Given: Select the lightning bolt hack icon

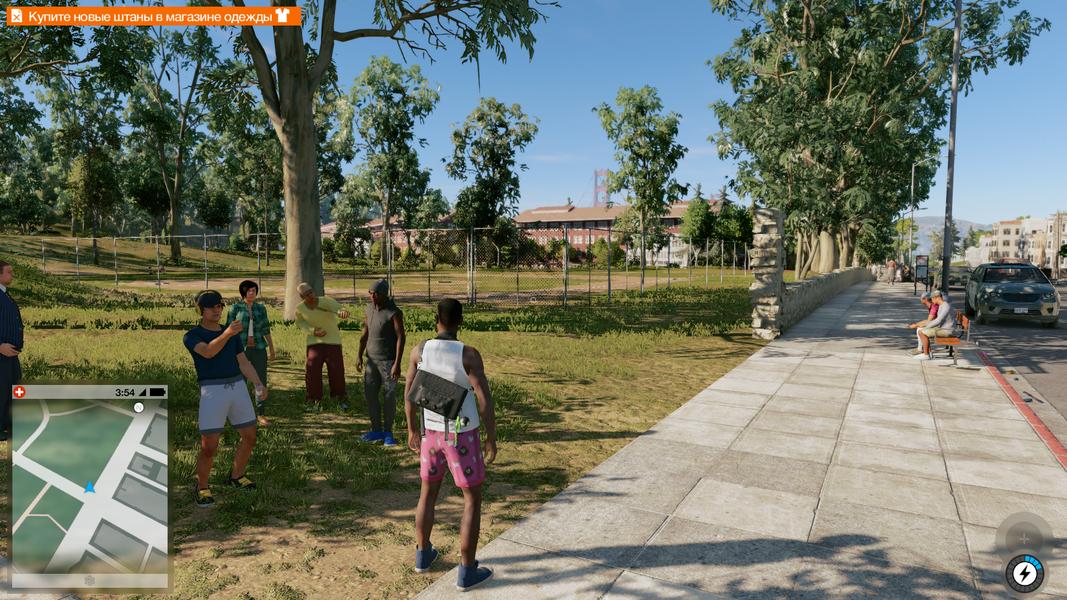Looking at the screenshot, I should (x=1025, y=573).
